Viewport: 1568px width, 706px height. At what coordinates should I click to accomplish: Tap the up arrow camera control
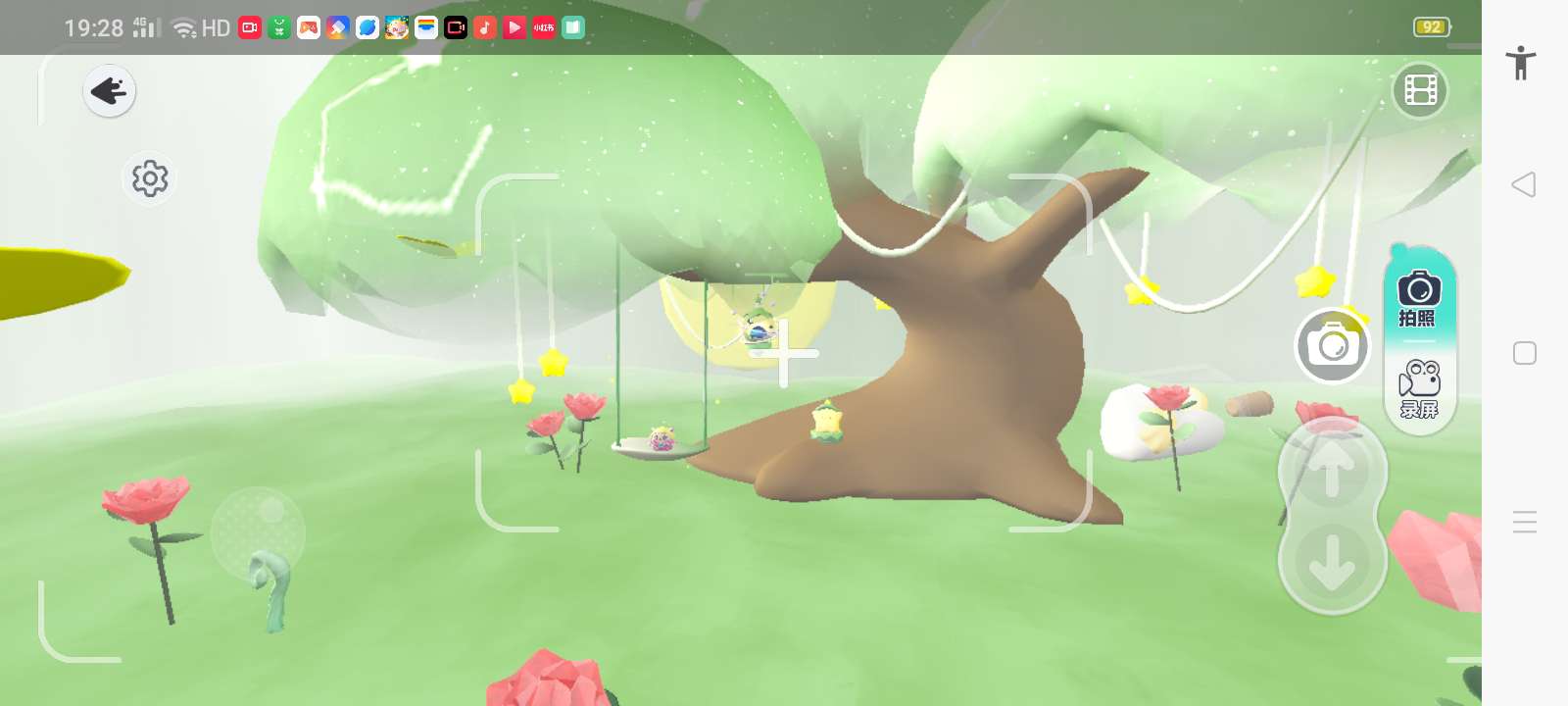[x=1331, y=472]
